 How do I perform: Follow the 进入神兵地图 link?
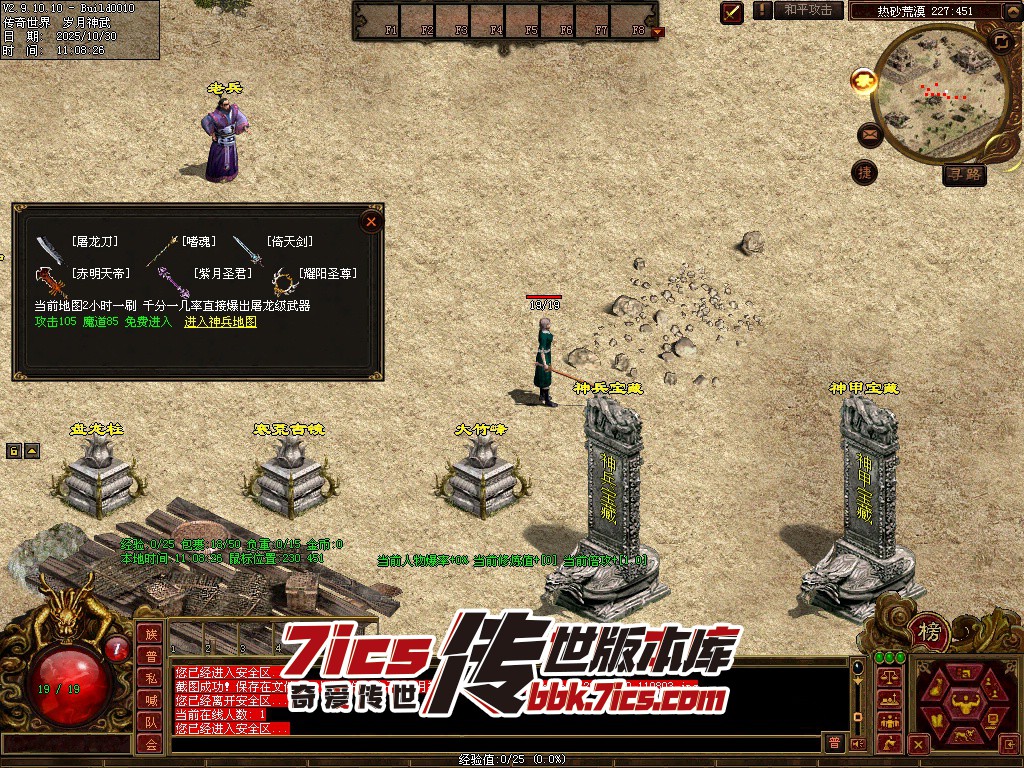220,322
